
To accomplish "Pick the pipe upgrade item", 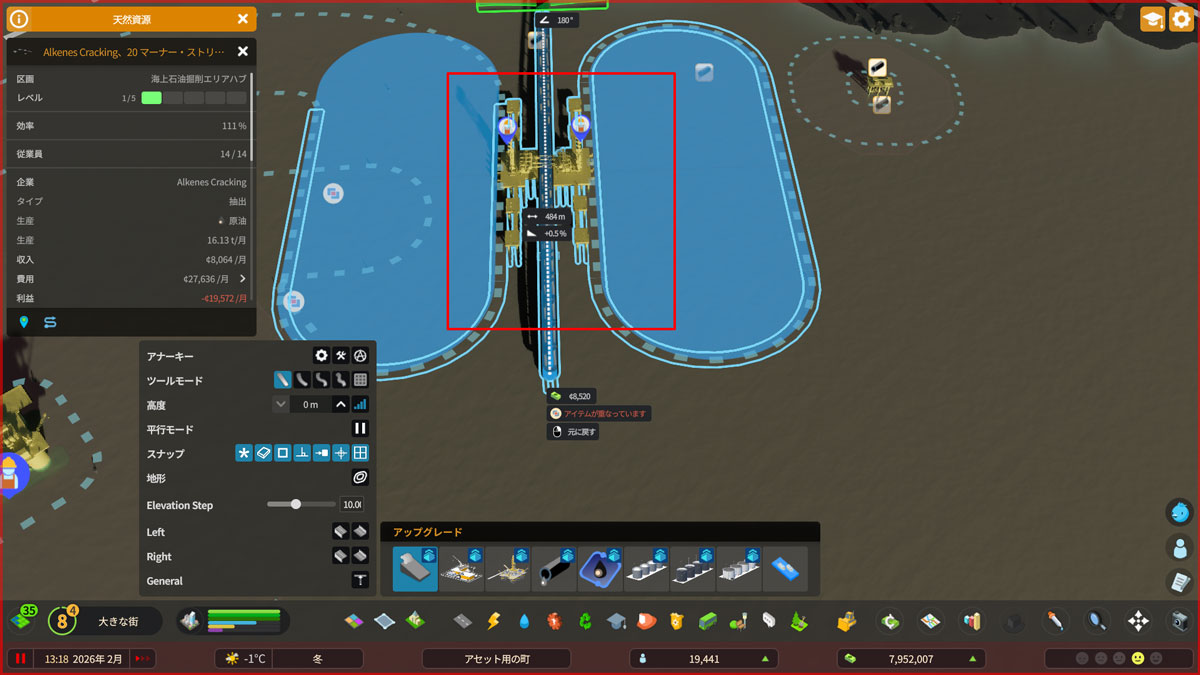I will [x=554, y=569].
